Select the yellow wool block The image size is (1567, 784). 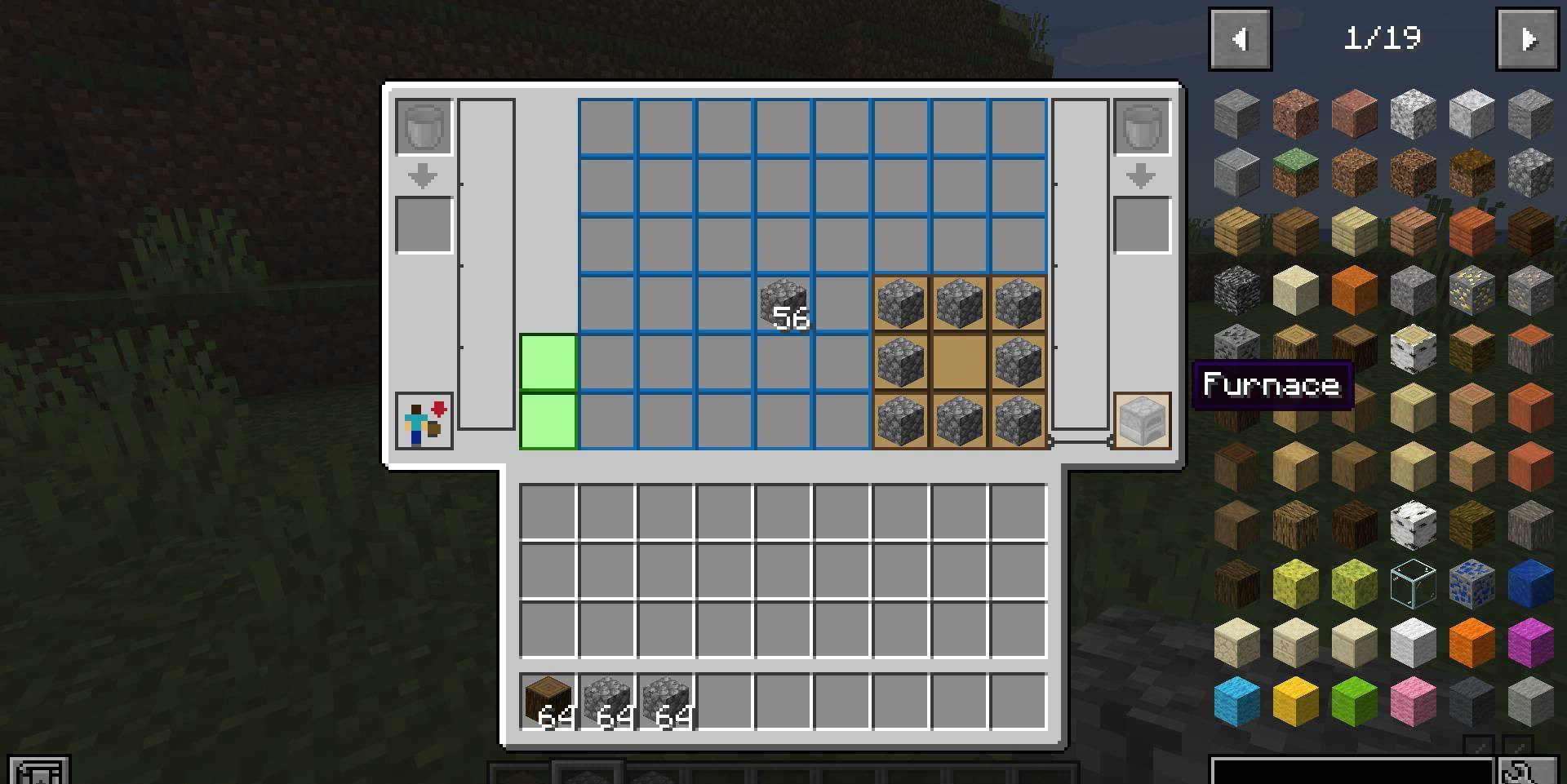click(x=1295, y=702)
